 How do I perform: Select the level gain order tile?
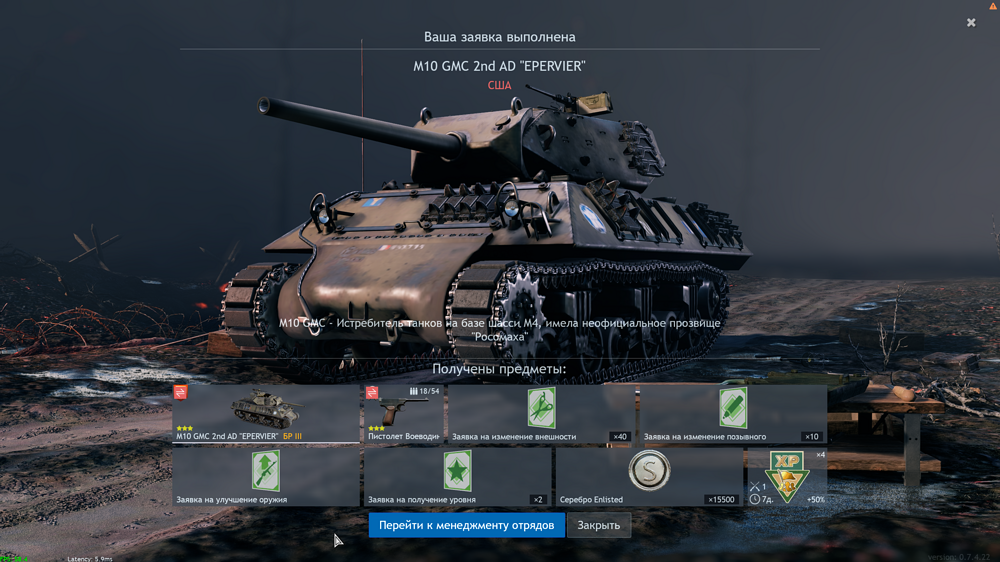click(457, 475)
